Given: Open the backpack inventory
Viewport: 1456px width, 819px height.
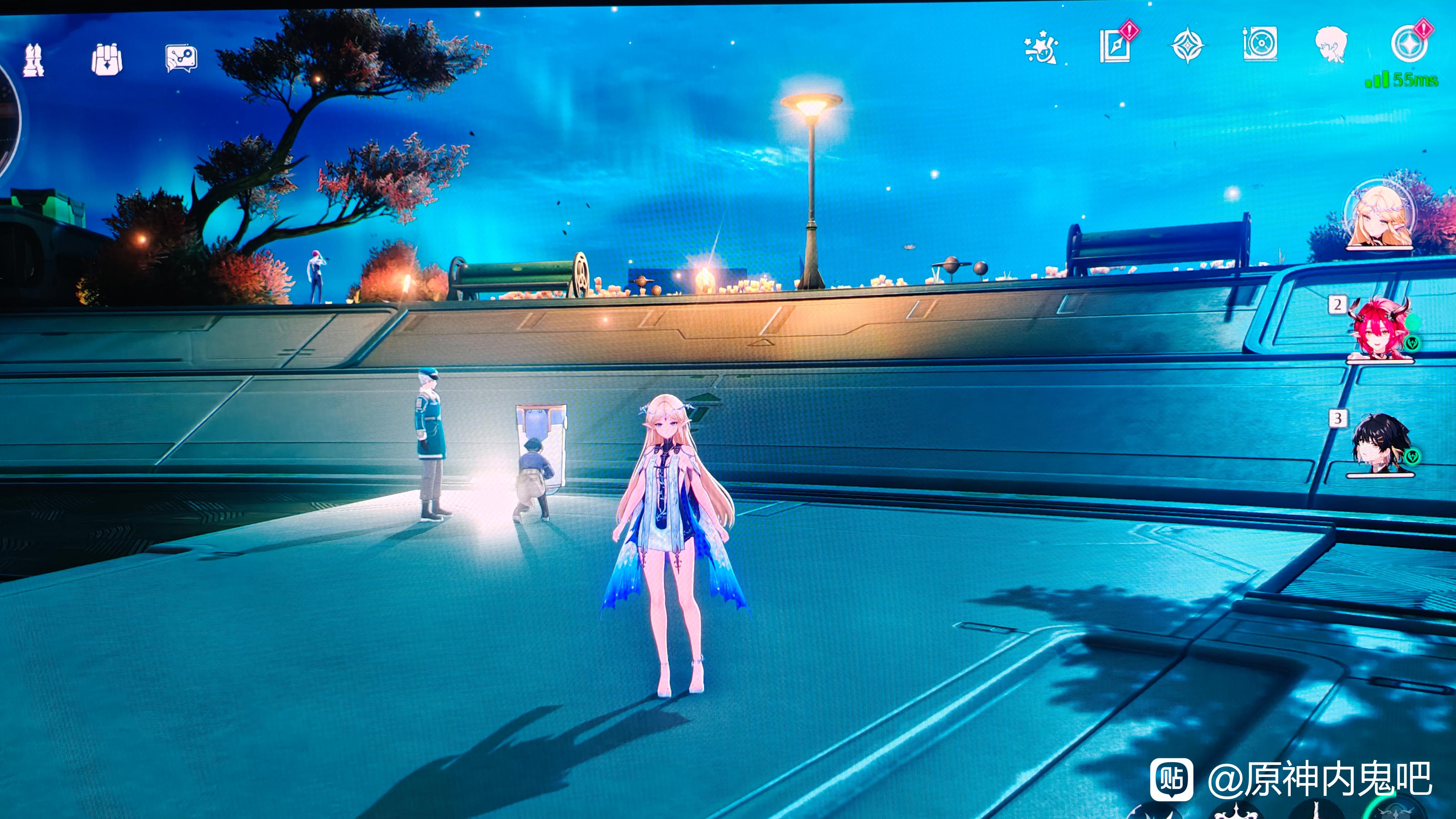Looking at the screenshot, I should (107, 59).
